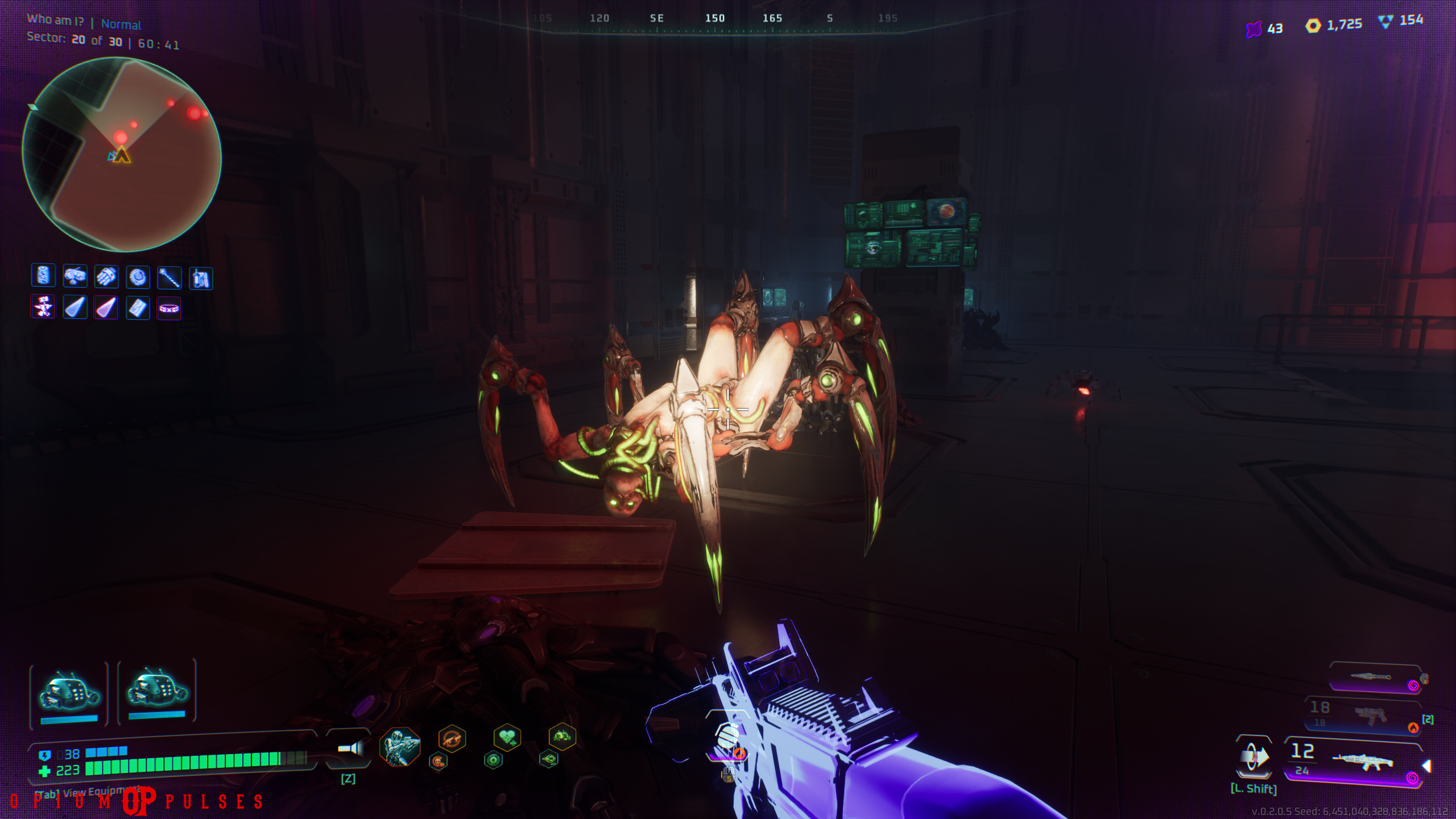Click the gold coin currency icon
Screen dimensions: 1456x819
coord(1313,26)
